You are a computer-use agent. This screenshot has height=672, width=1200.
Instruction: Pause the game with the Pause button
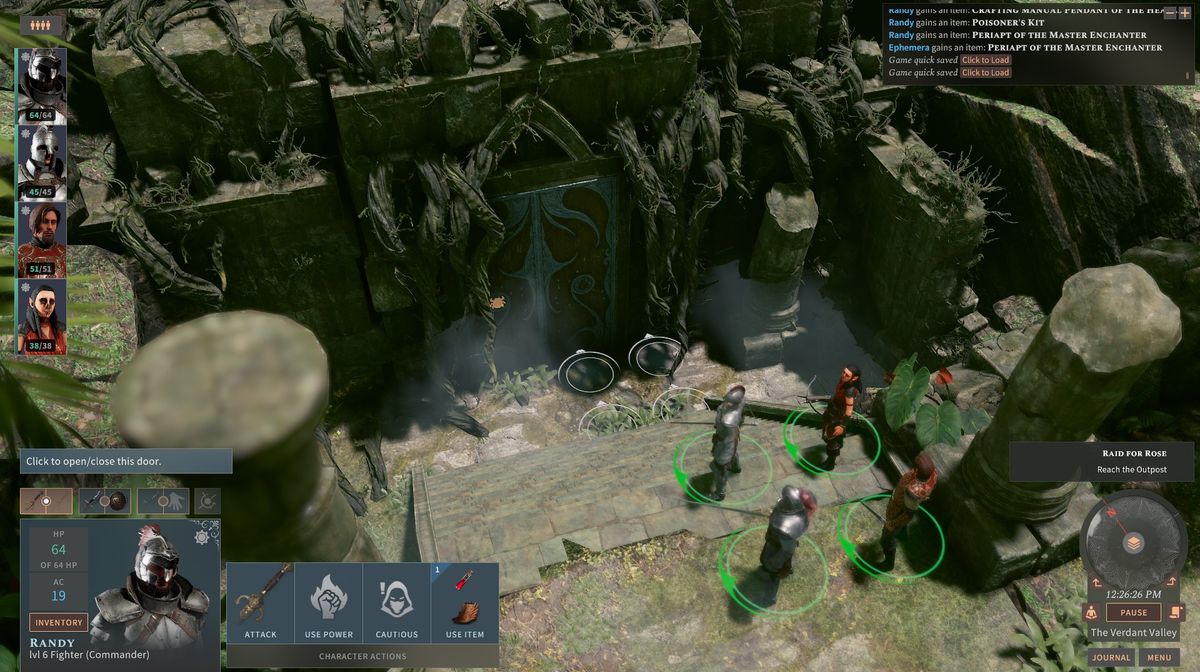click(1133, 613)
